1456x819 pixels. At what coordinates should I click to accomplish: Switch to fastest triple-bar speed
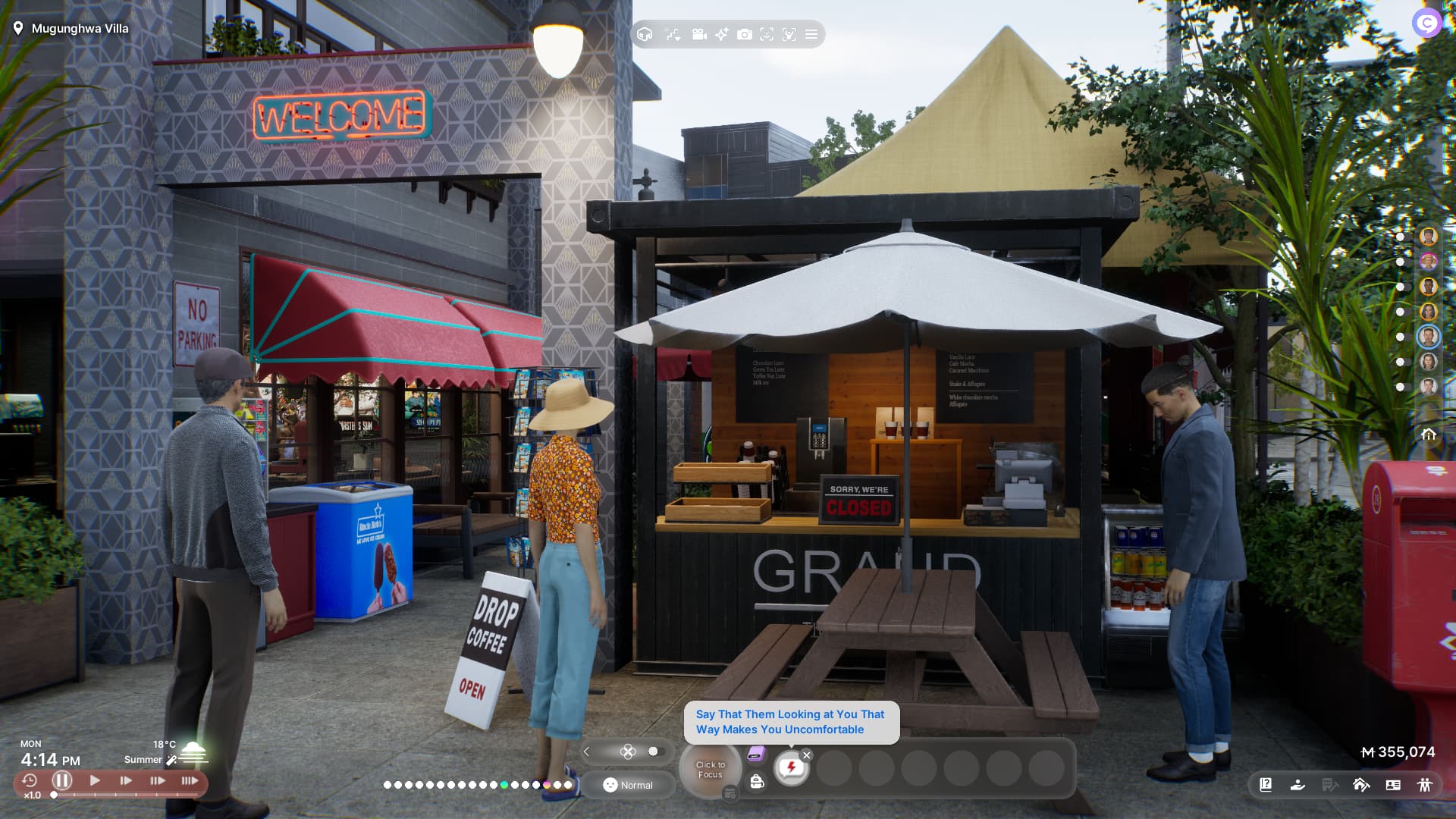[x=190, y=780]
